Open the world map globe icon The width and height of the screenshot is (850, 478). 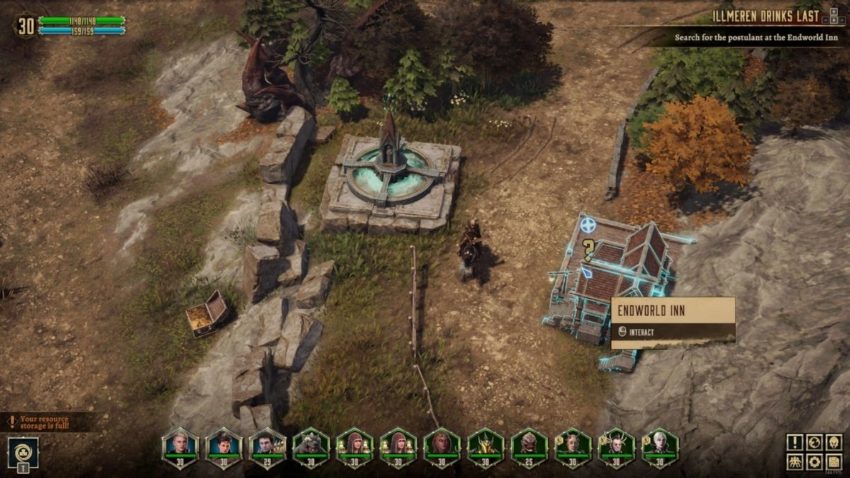click(815, 442)
